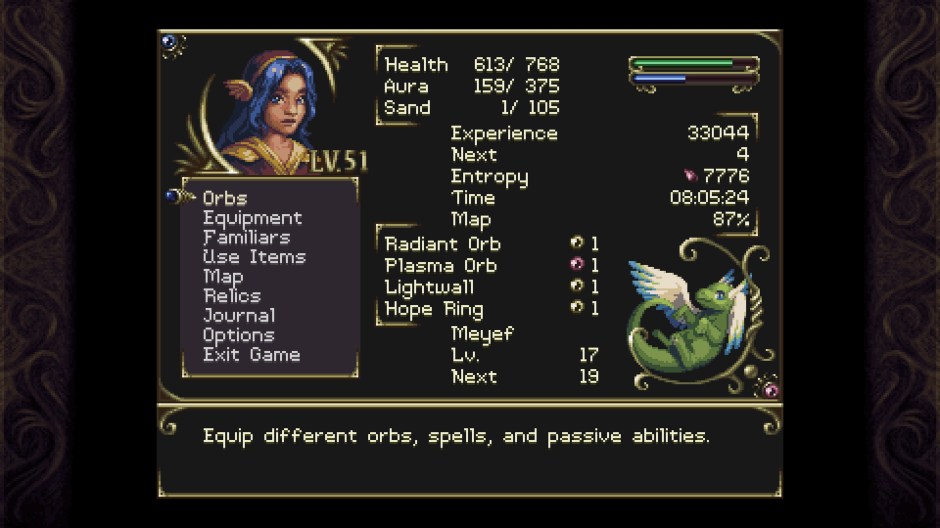The image size is (940, 528).
Task: Open the Familiars menu
Action: [x=246, y=237]
